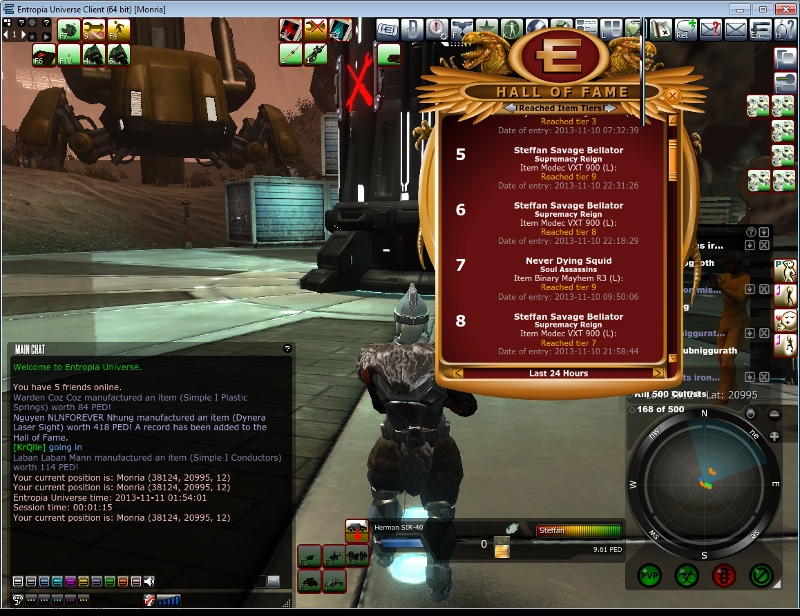Toggle the chat speaker sound icon
The height and width of the screenshot is (616, 800).
tap(150, 581)
